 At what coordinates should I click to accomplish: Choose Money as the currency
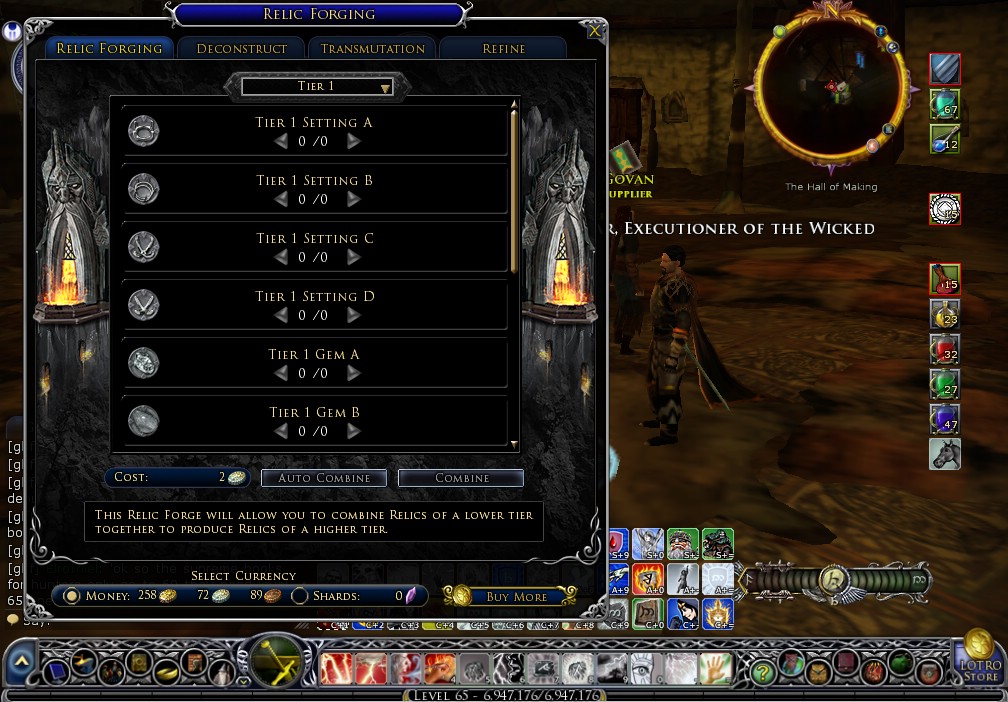71,596
